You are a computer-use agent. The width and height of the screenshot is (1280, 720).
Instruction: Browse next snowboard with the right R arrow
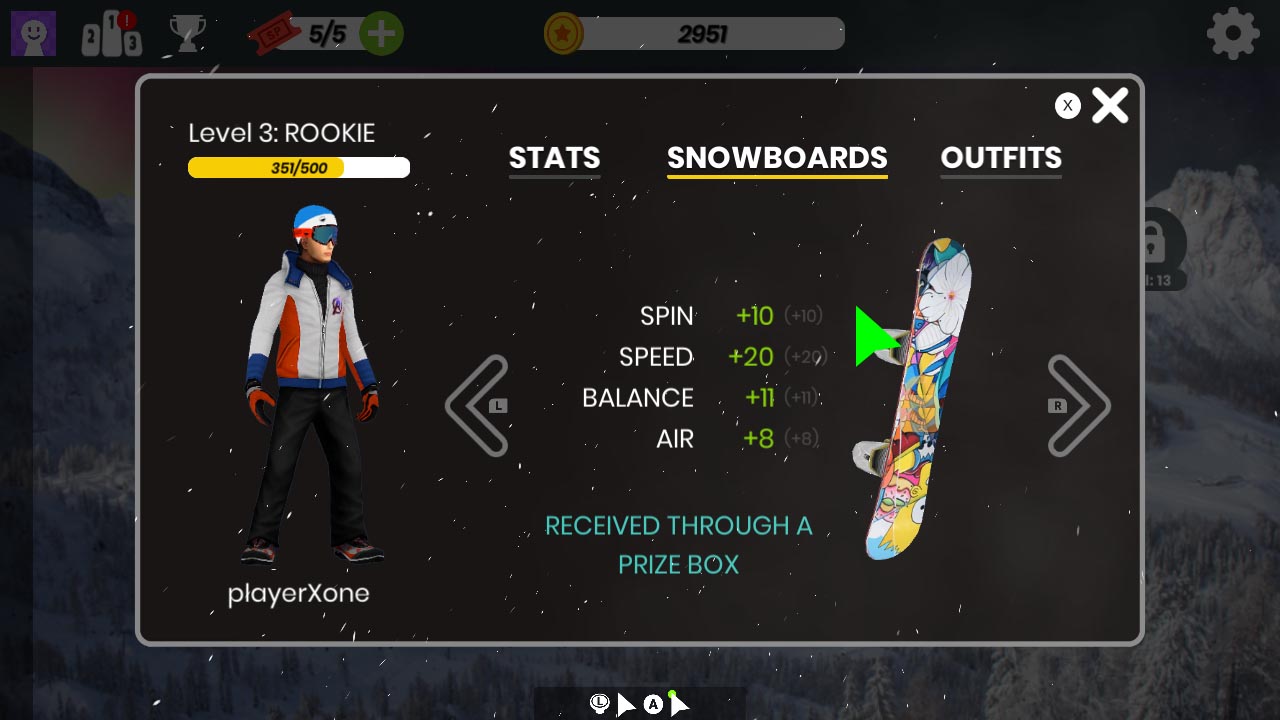[1079, 405]
